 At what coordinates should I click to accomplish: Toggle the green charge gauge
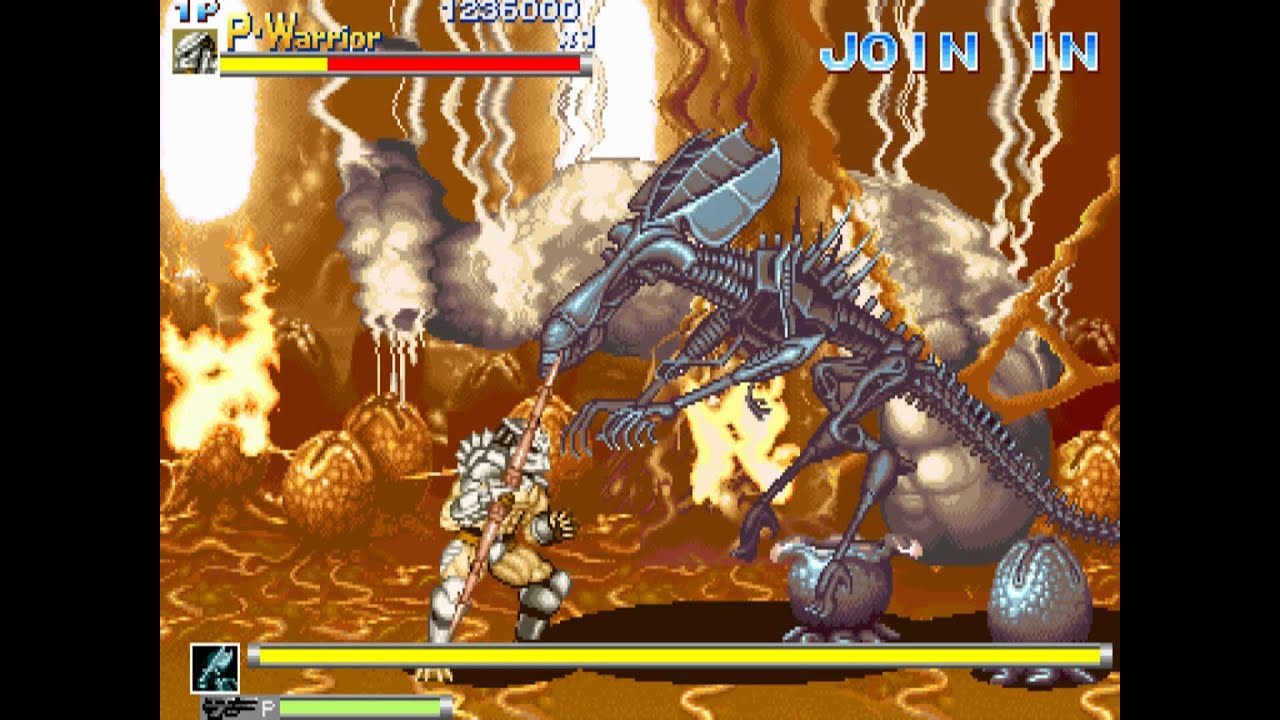[x=360, y=707]
